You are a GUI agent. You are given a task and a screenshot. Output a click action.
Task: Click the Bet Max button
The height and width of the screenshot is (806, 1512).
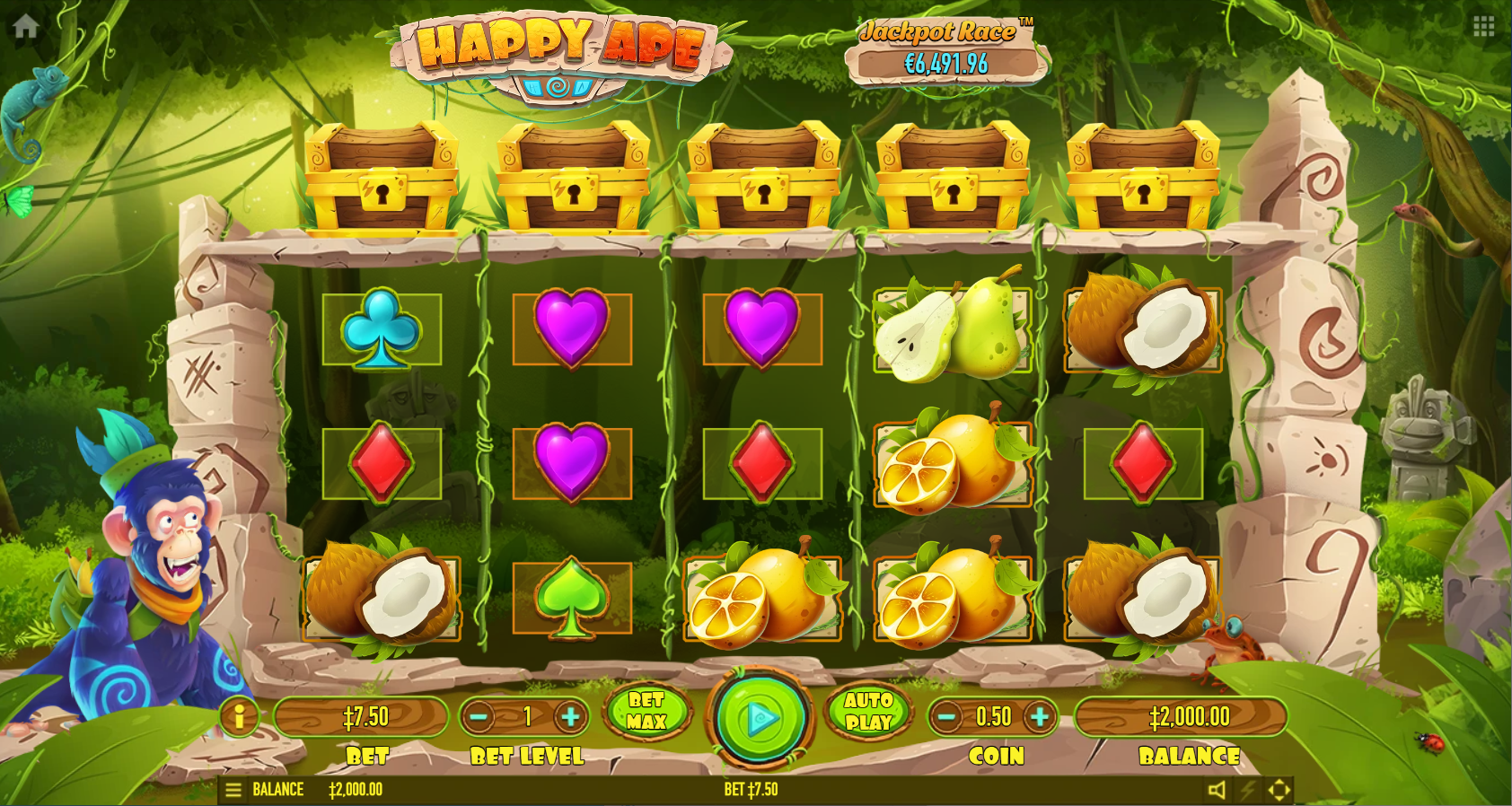[646, 711]
